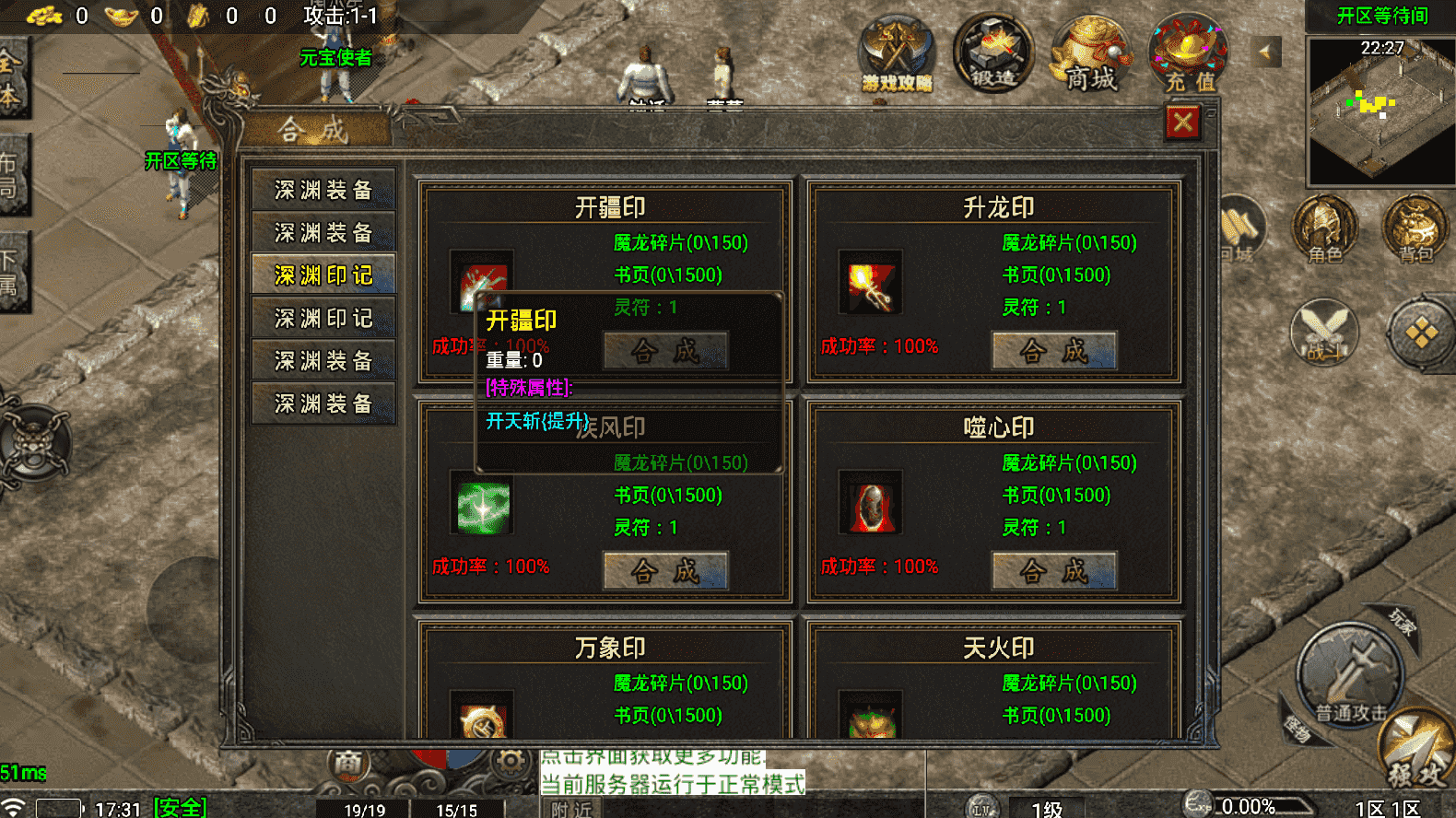Open the 游戏攻略 game guide

click(897, 55)
